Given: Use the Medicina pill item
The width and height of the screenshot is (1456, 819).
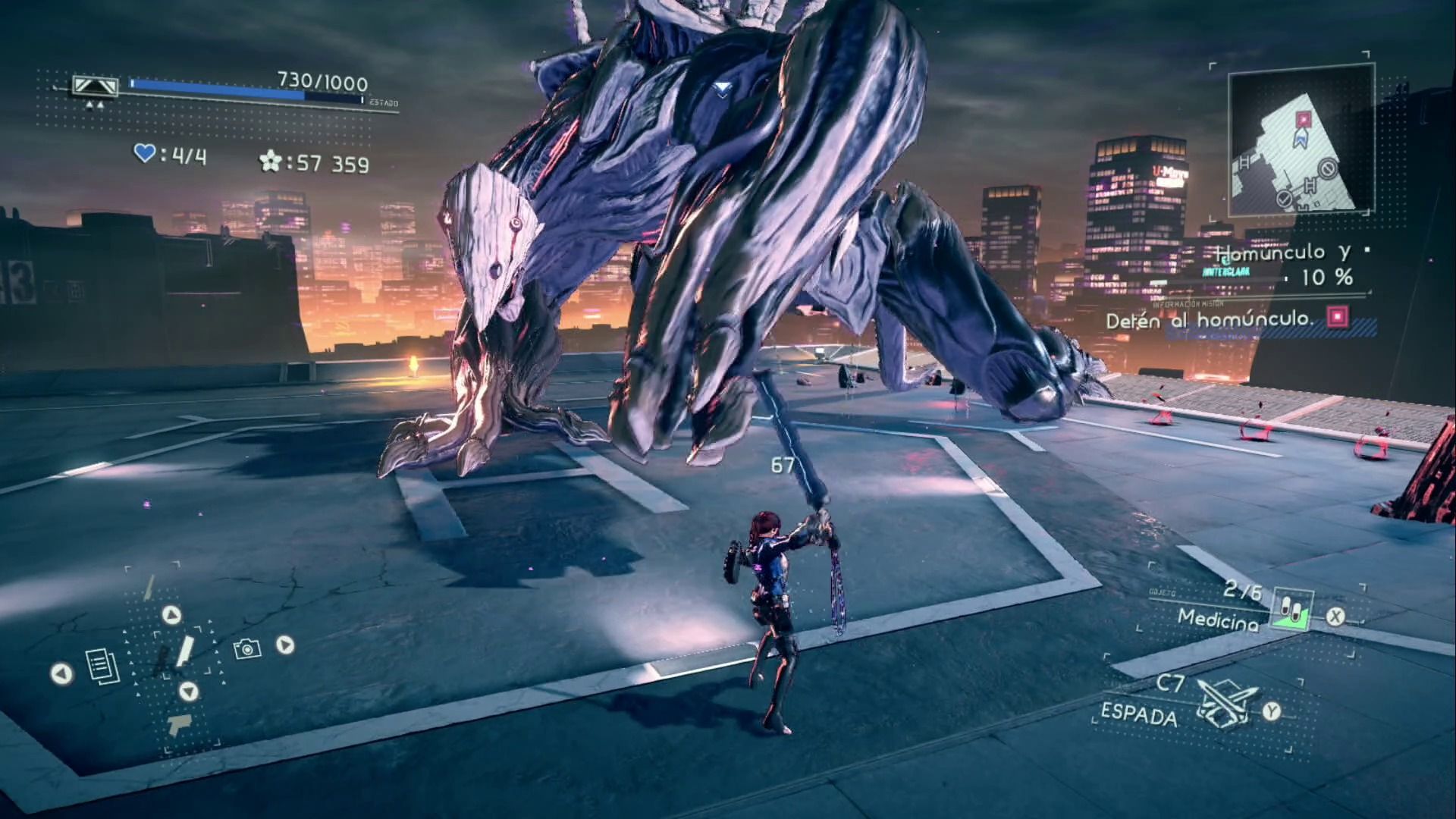Looking at the screenshot, I should click(1291, 609).
